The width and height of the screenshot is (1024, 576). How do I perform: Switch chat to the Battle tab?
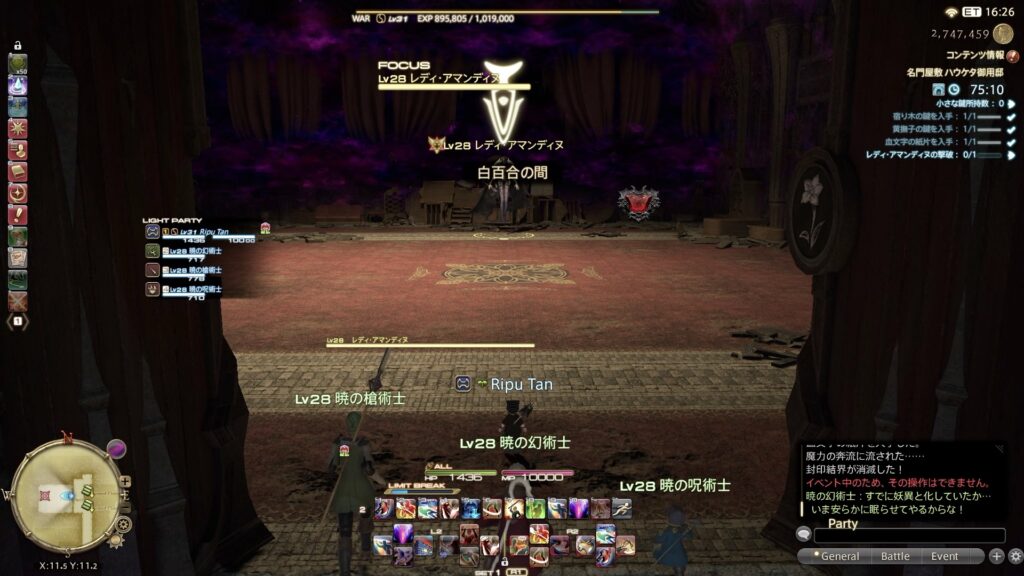[x=895, y=556]
